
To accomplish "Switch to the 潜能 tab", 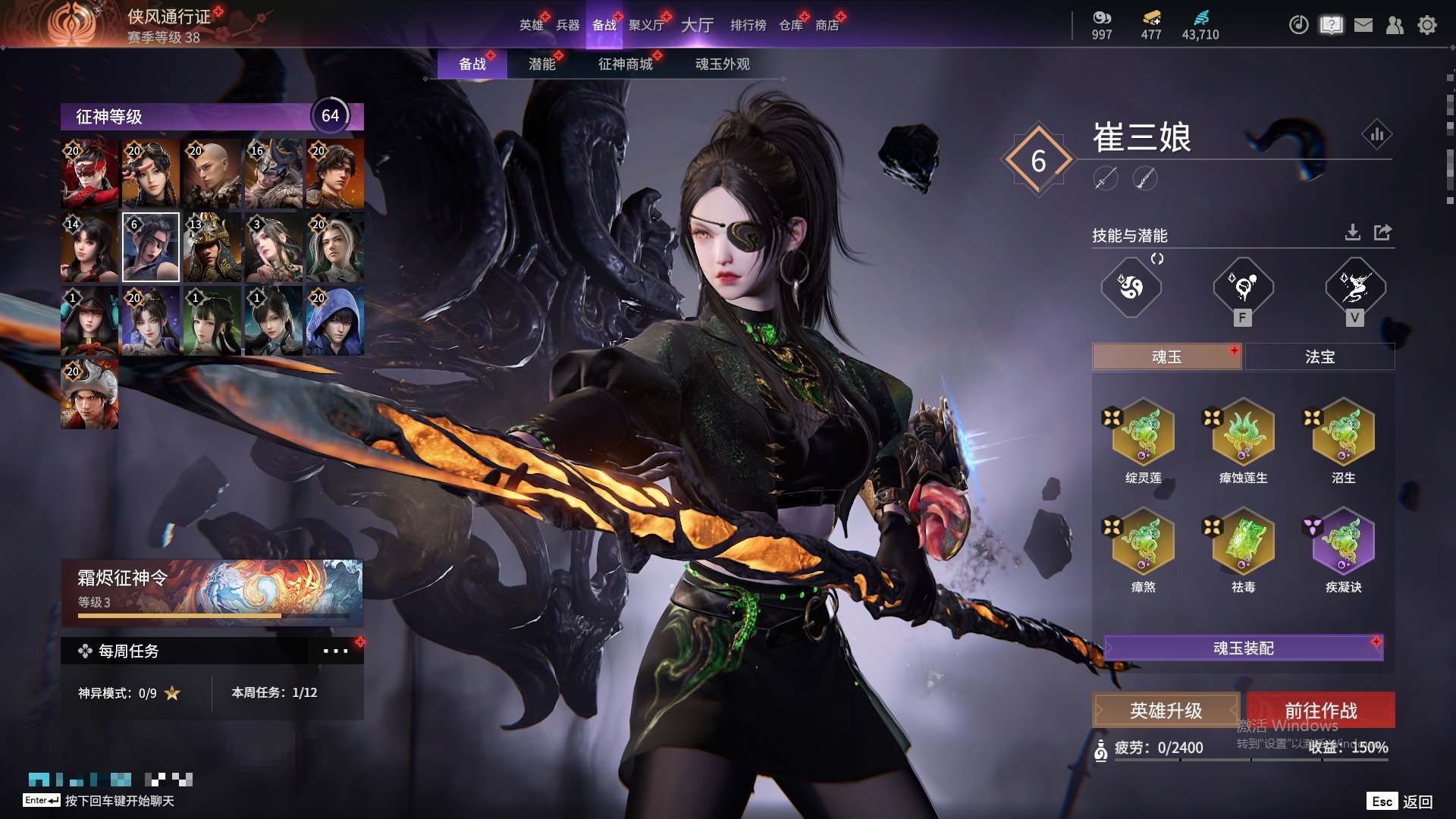I will point(541,64).
